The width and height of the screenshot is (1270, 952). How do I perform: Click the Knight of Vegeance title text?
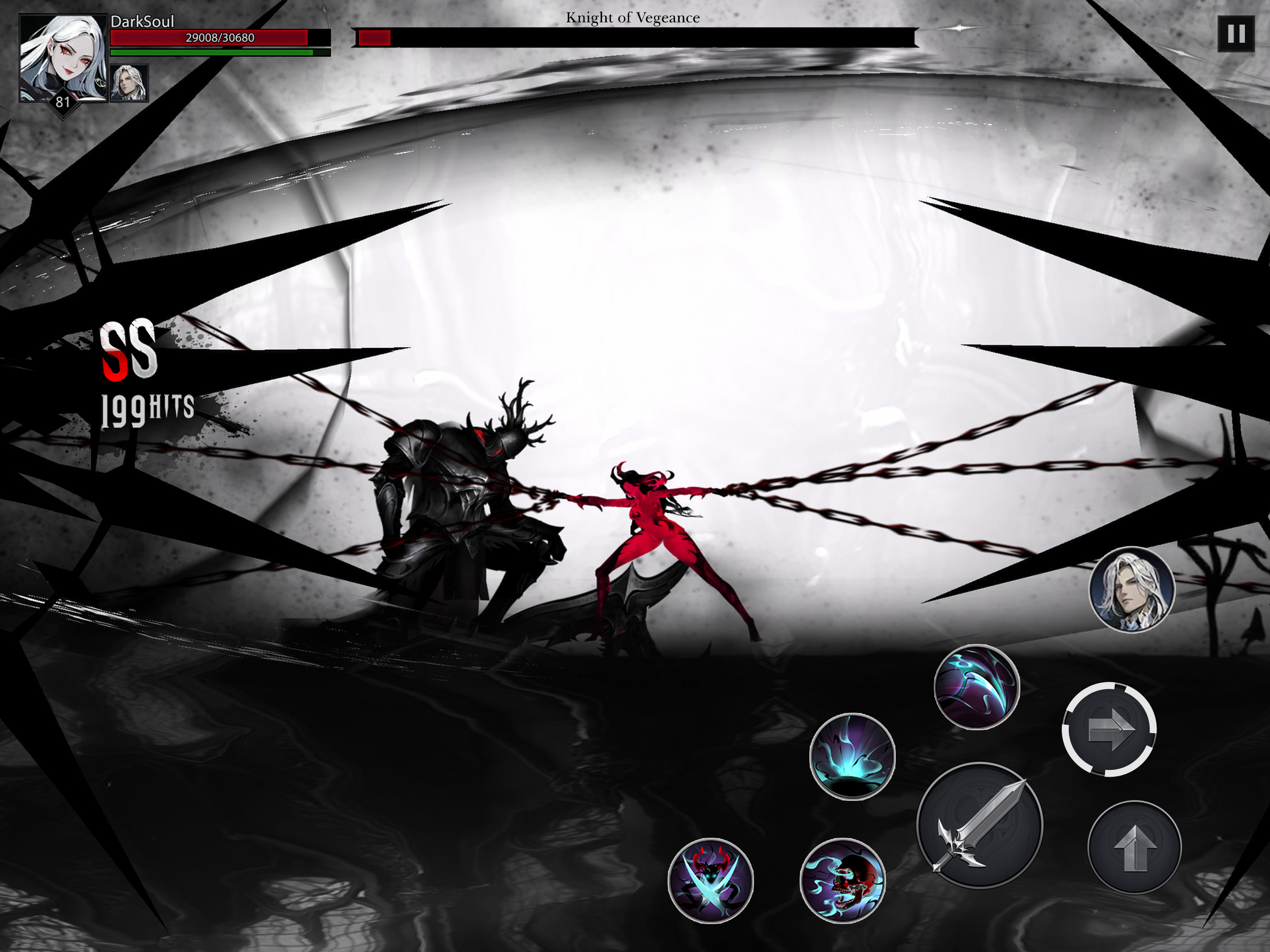pyautogui.click(x=632, y=17)
